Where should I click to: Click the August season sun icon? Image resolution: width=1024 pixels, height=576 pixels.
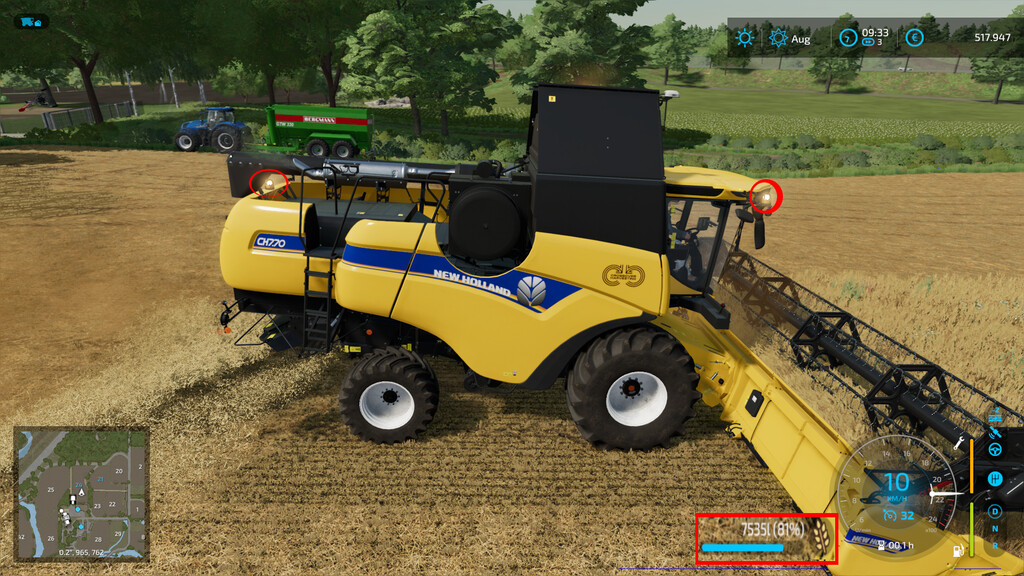(778, 38)
